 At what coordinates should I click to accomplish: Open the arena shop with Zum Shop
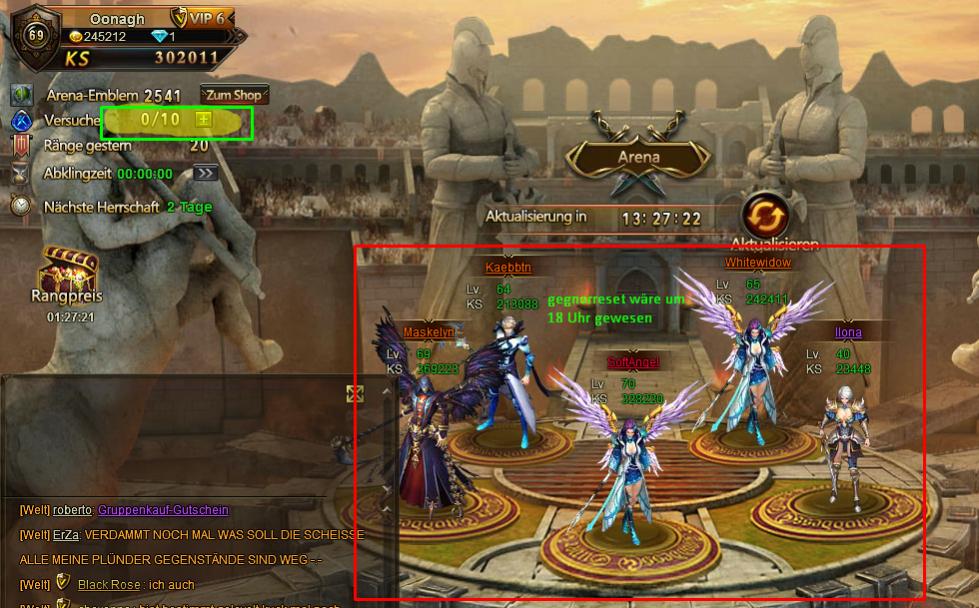(234, 95)
